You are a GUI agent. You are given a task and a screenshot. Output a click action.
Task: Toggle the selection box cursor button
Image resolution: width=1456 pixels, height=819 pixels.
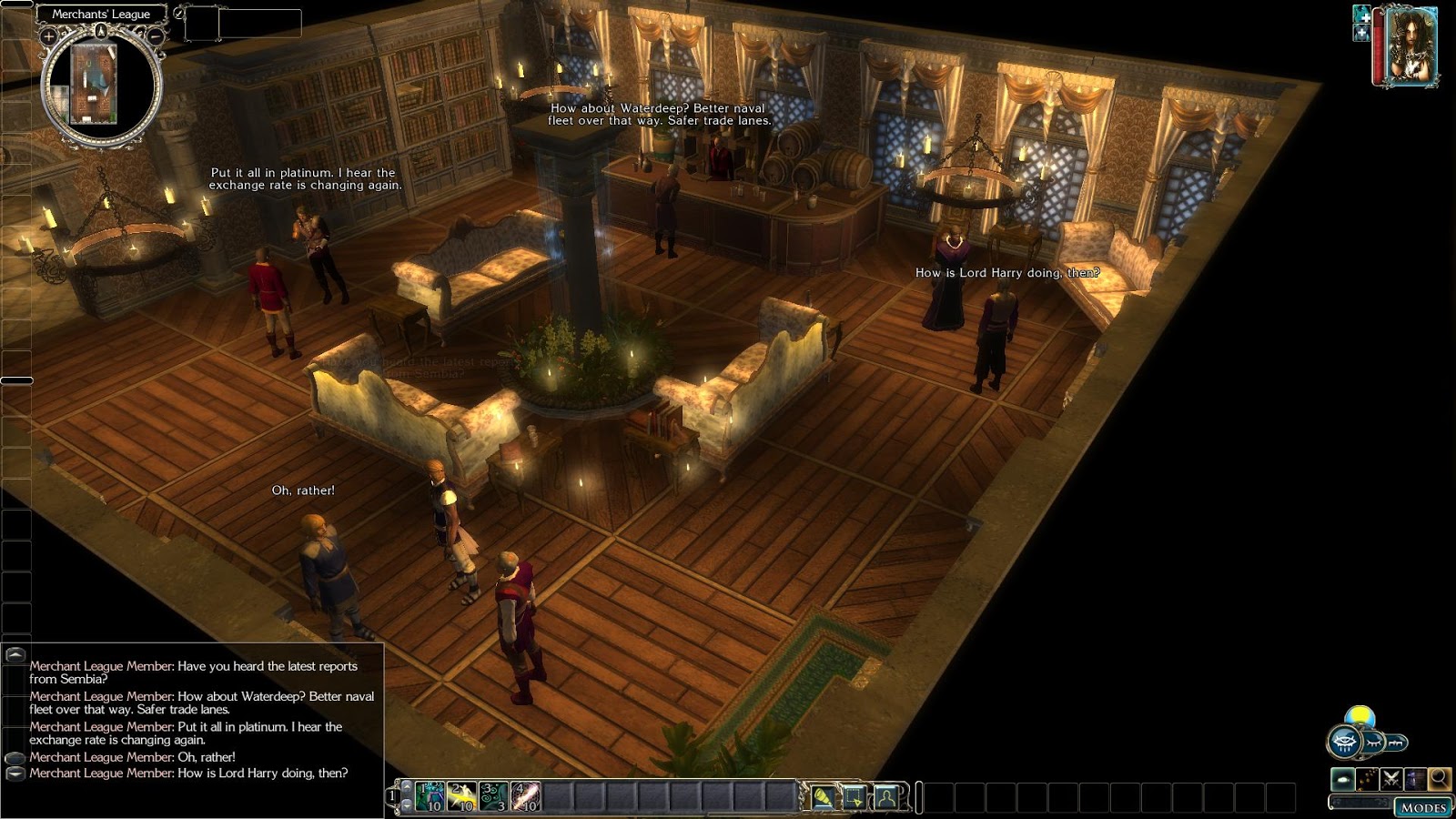click(854, 797)
